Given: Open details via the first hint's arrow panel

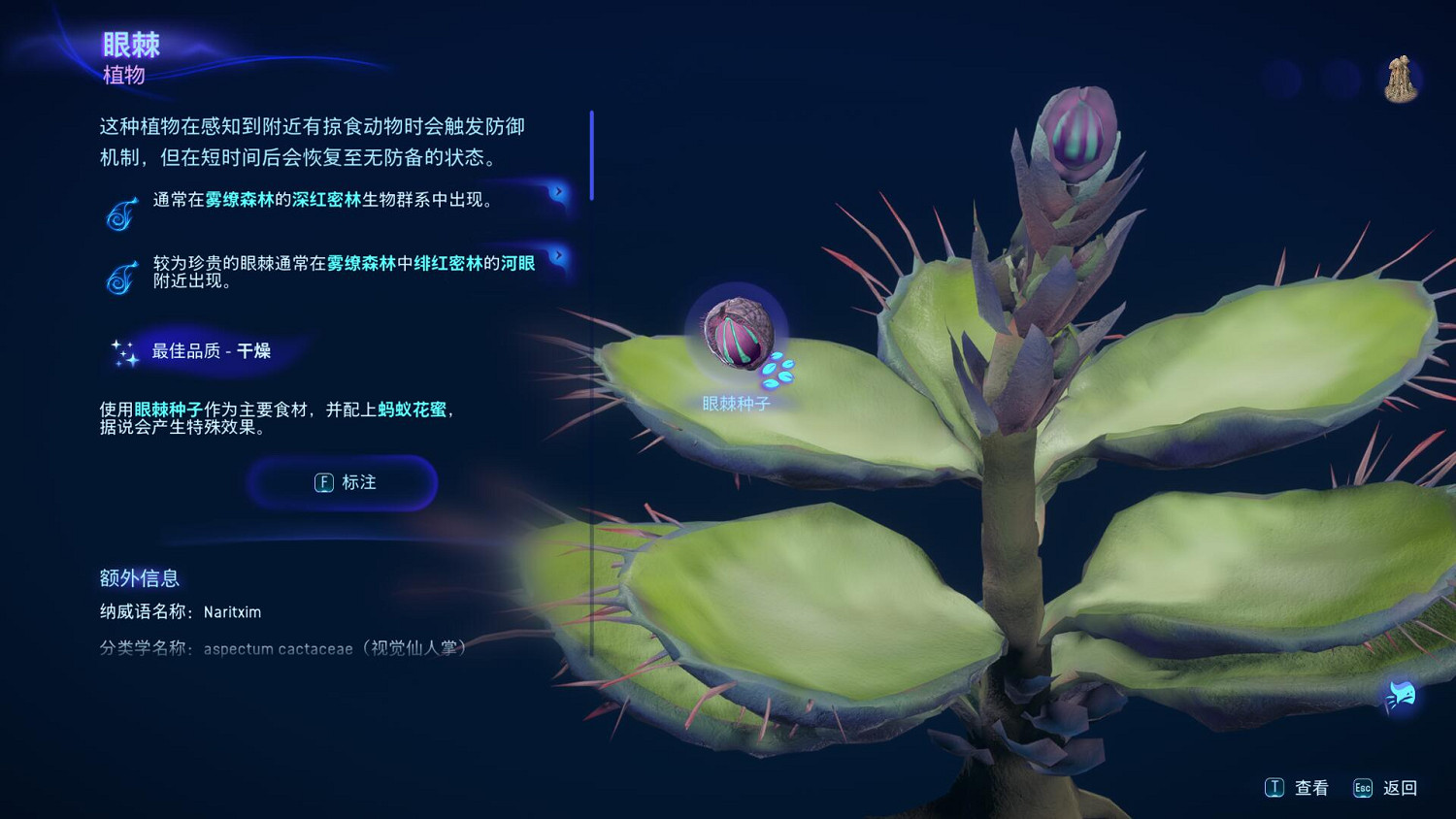Looking at the screenshot, I should pyautogui.click(x=557, y=191).
